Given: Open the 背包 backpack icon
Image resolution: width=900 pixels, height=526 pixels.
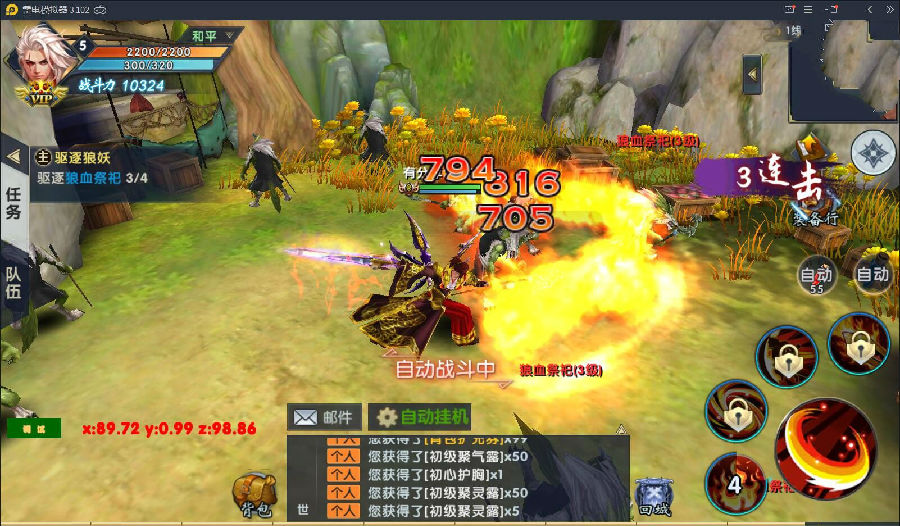Looking at the screenshot, I should pyautogui.click(x=254, y=494).
